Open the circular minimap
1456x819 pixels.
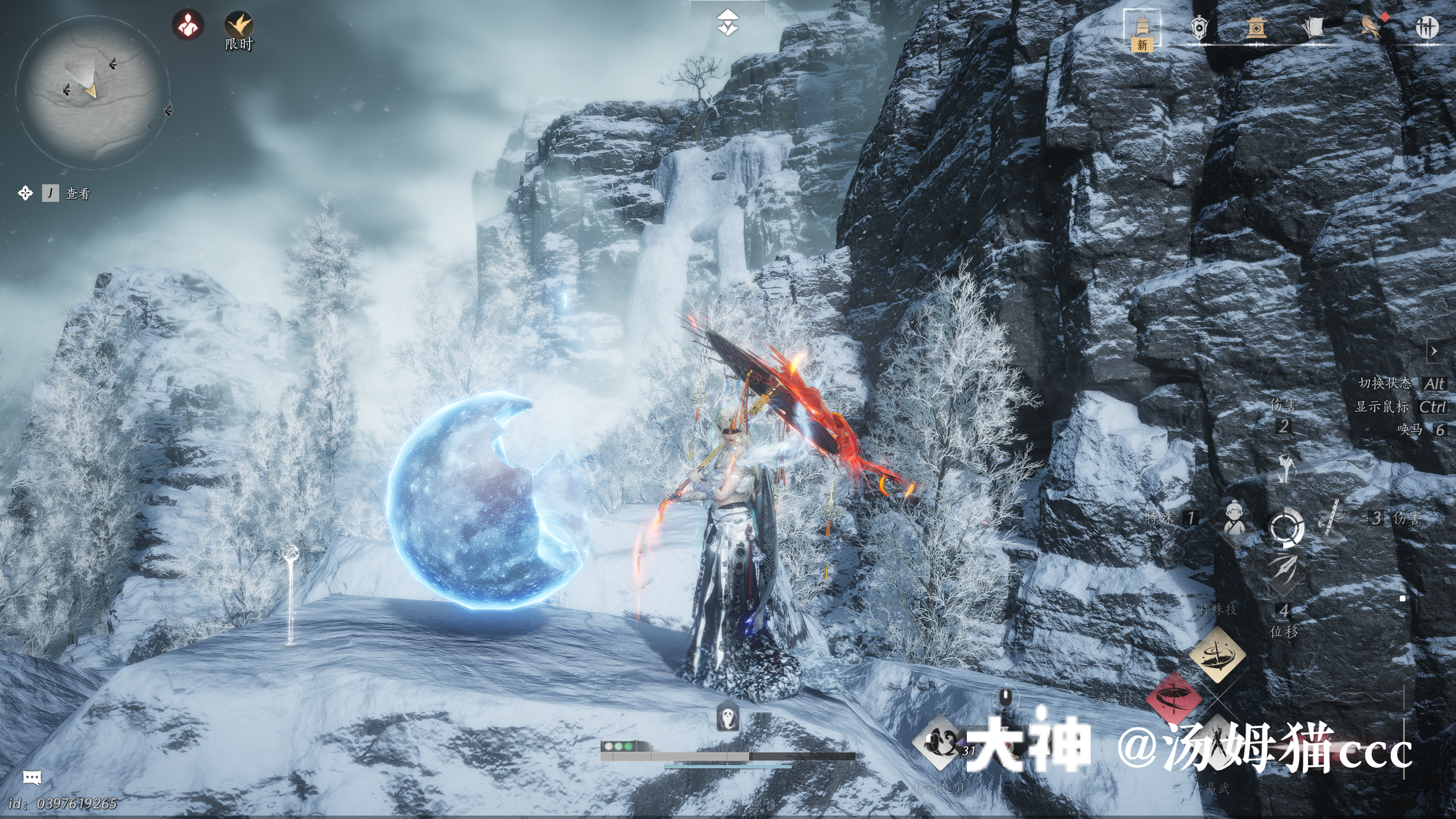(x=91, y=91)
